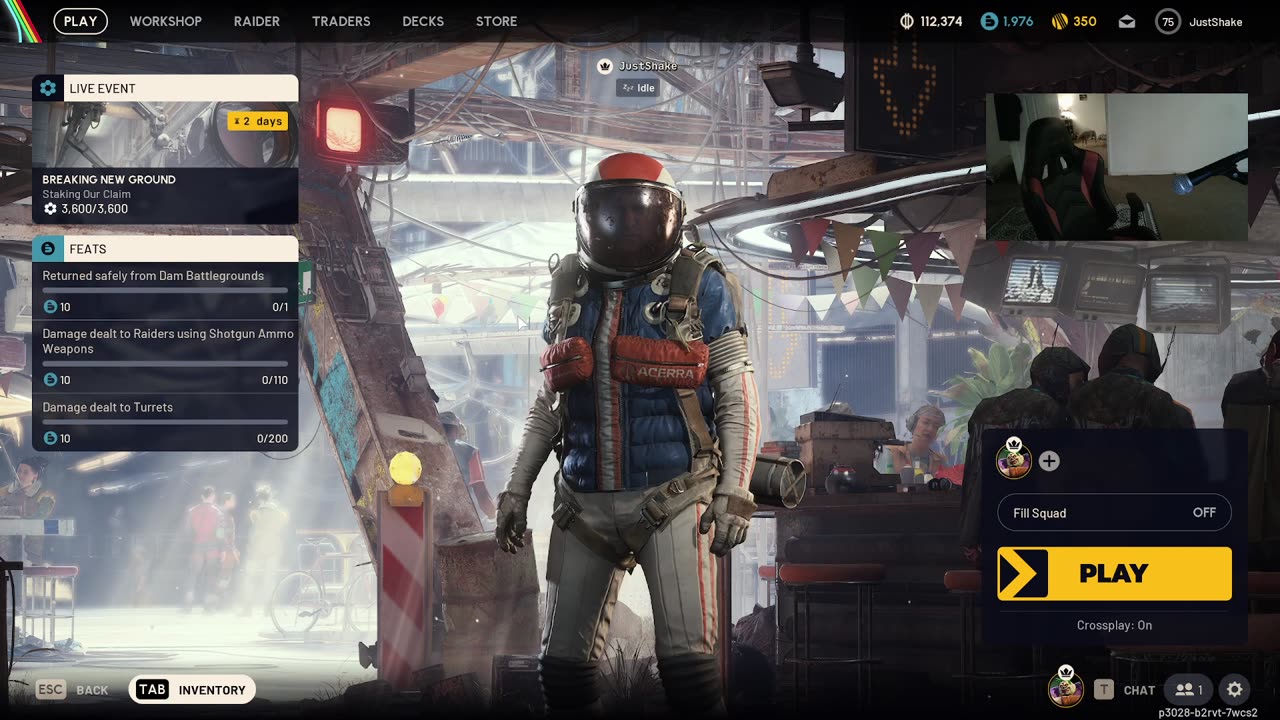
Task: Select the Decks tab
Action: [423, 21]
